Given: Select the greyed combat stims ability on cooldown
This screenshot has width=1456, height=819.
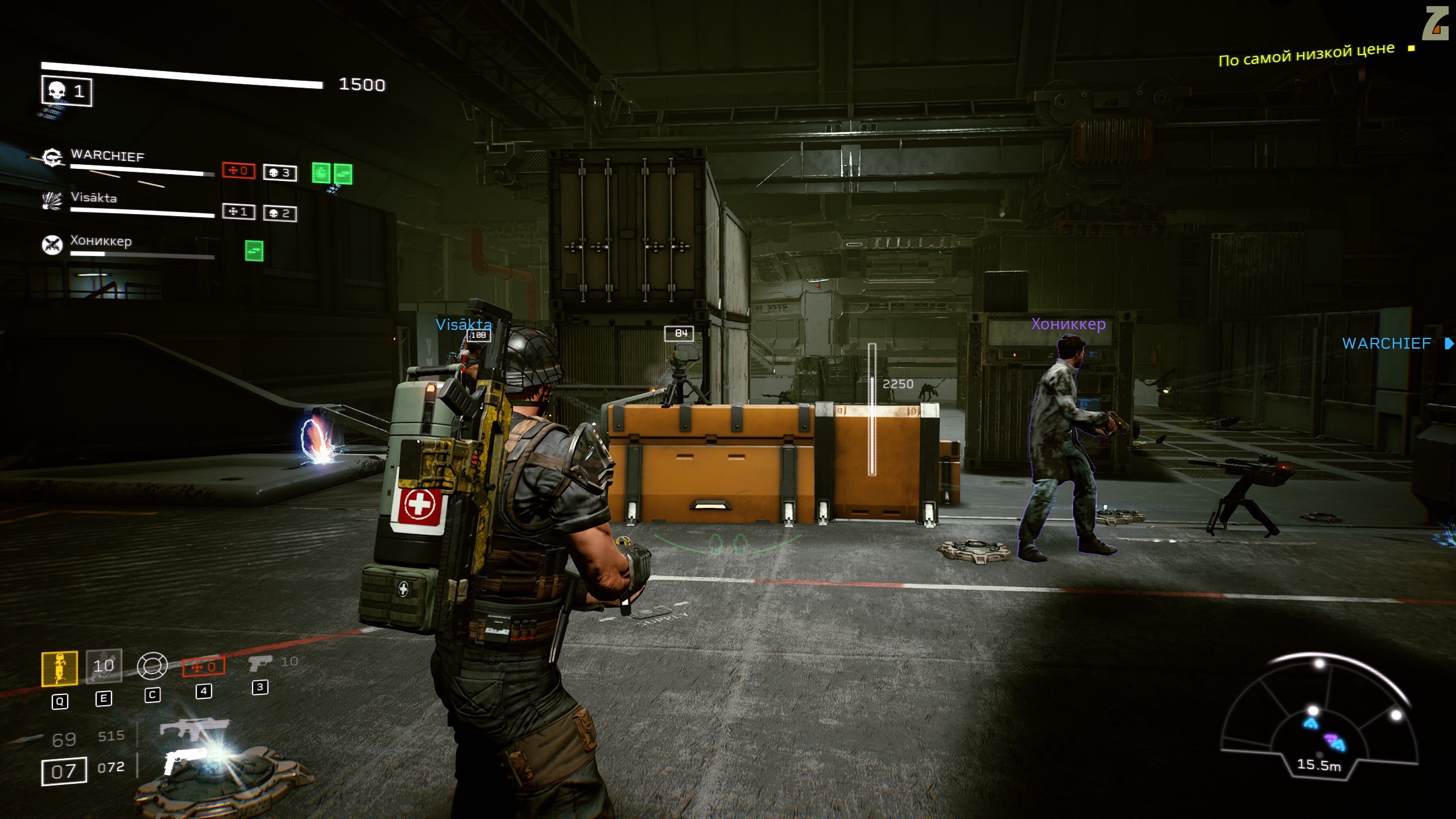Looking at the screenshot, I should tap(104, 665).
